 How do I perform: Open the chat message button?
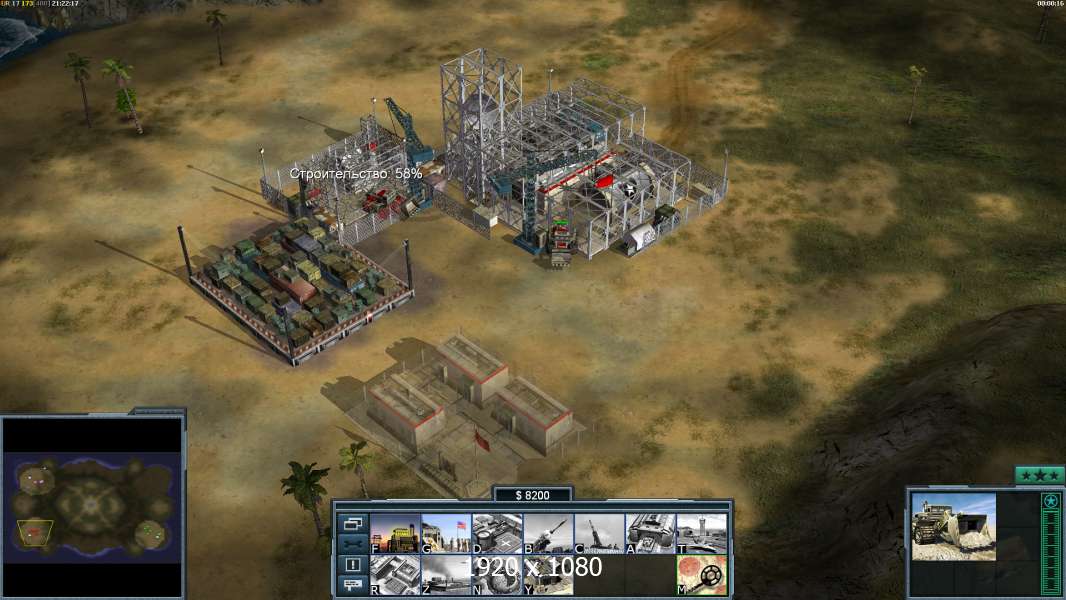(x=353, y=586)
